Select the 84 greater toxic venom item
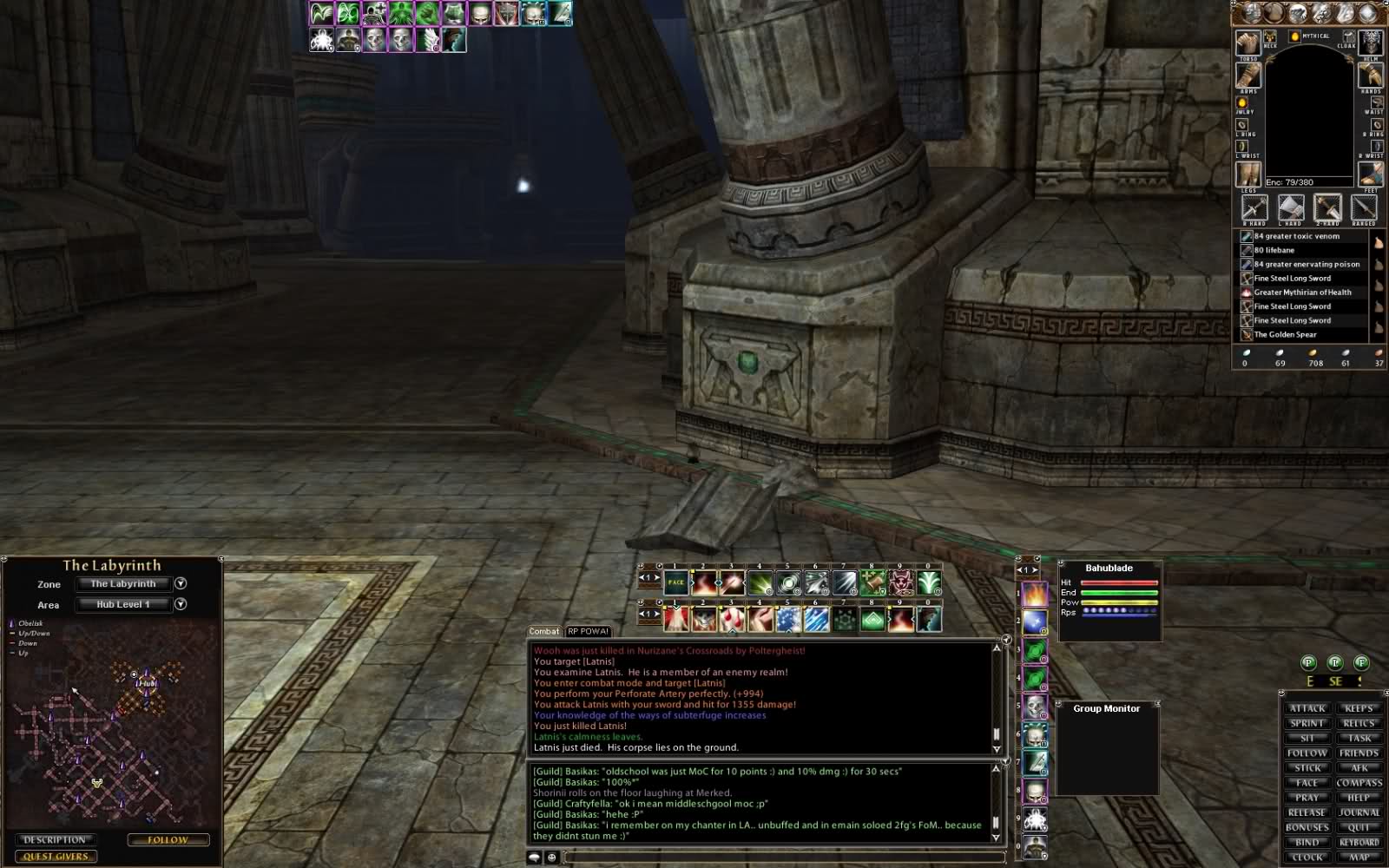 (x=1296, y=236)
